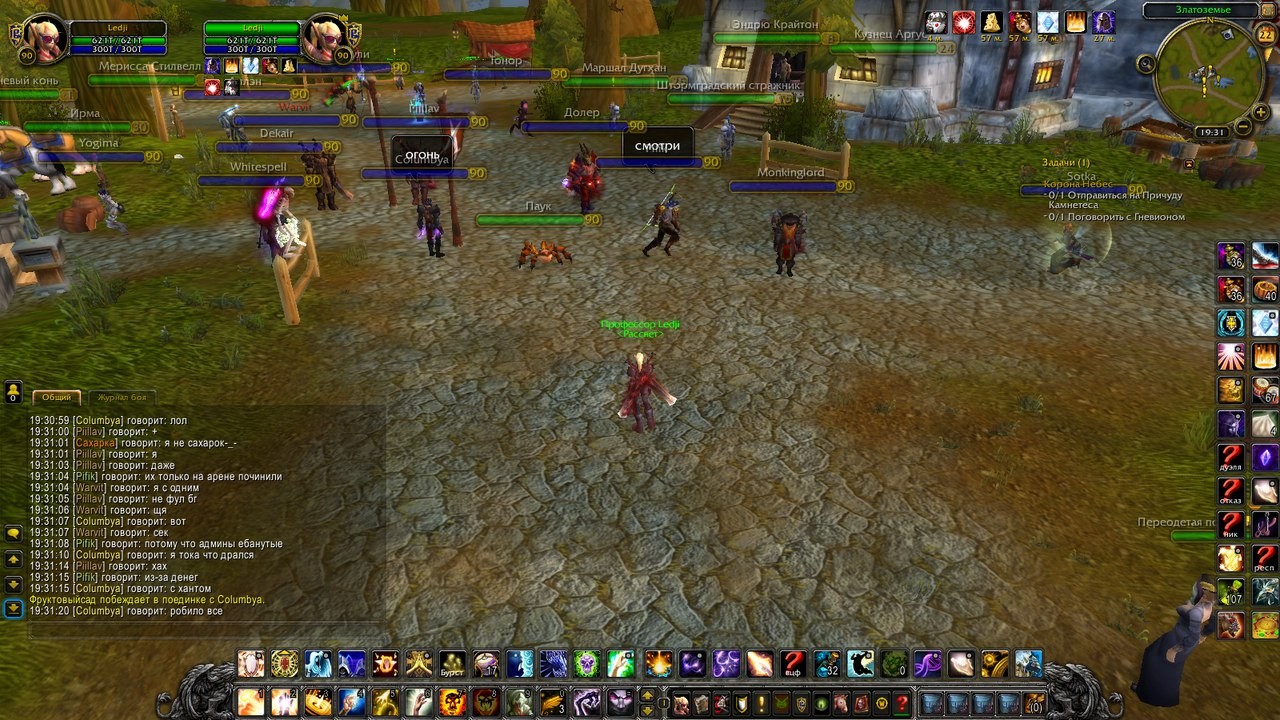Click the green skull ability icon

pyautogui.click(x=895, y=664)
